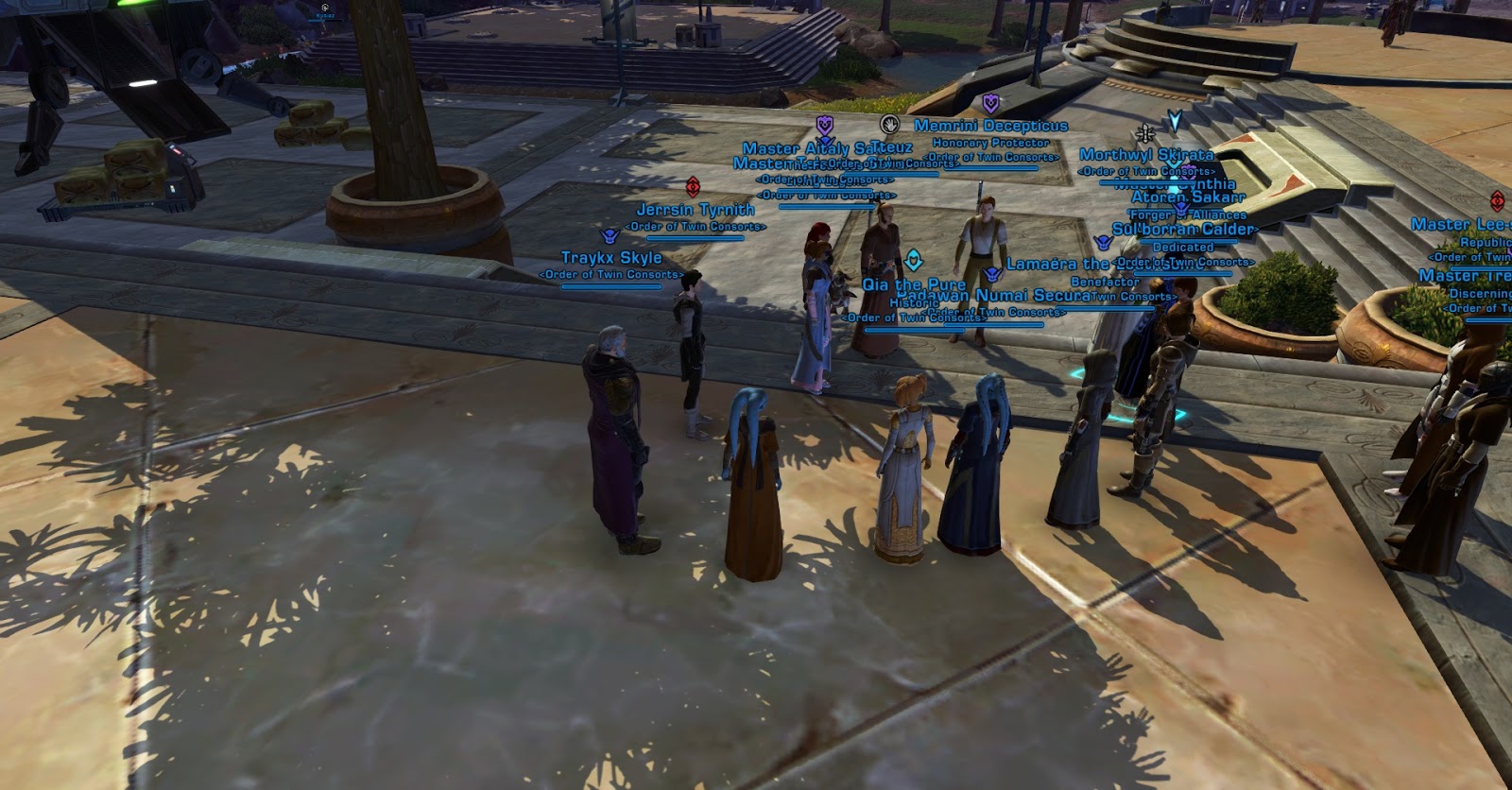Click the blue winged emblem beside Lamaéra's title
1512x790 pixels.
tap(992, 275)
